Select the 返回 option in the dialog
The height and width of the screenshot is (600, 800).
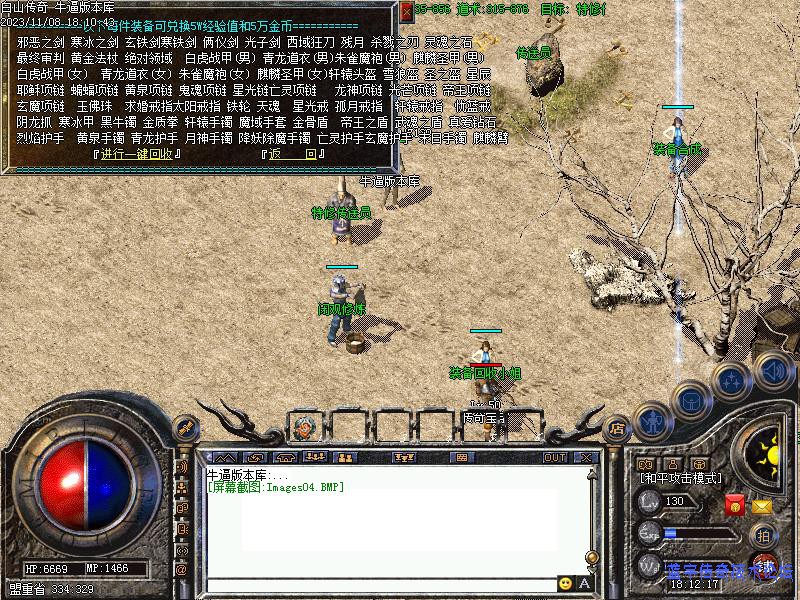click(293, 154)
